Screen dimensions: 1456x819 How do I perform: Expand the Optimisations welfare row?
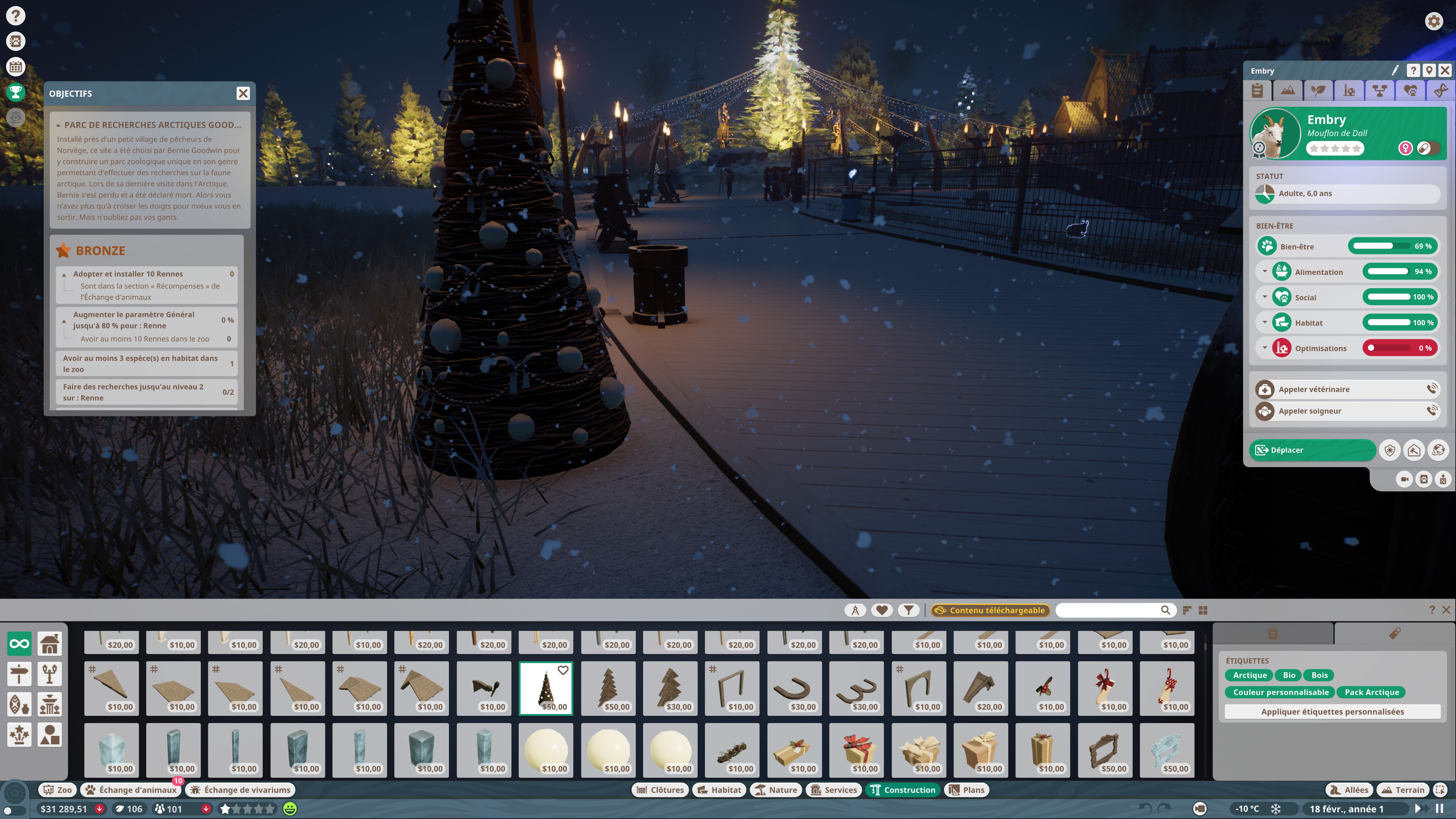1265,348
